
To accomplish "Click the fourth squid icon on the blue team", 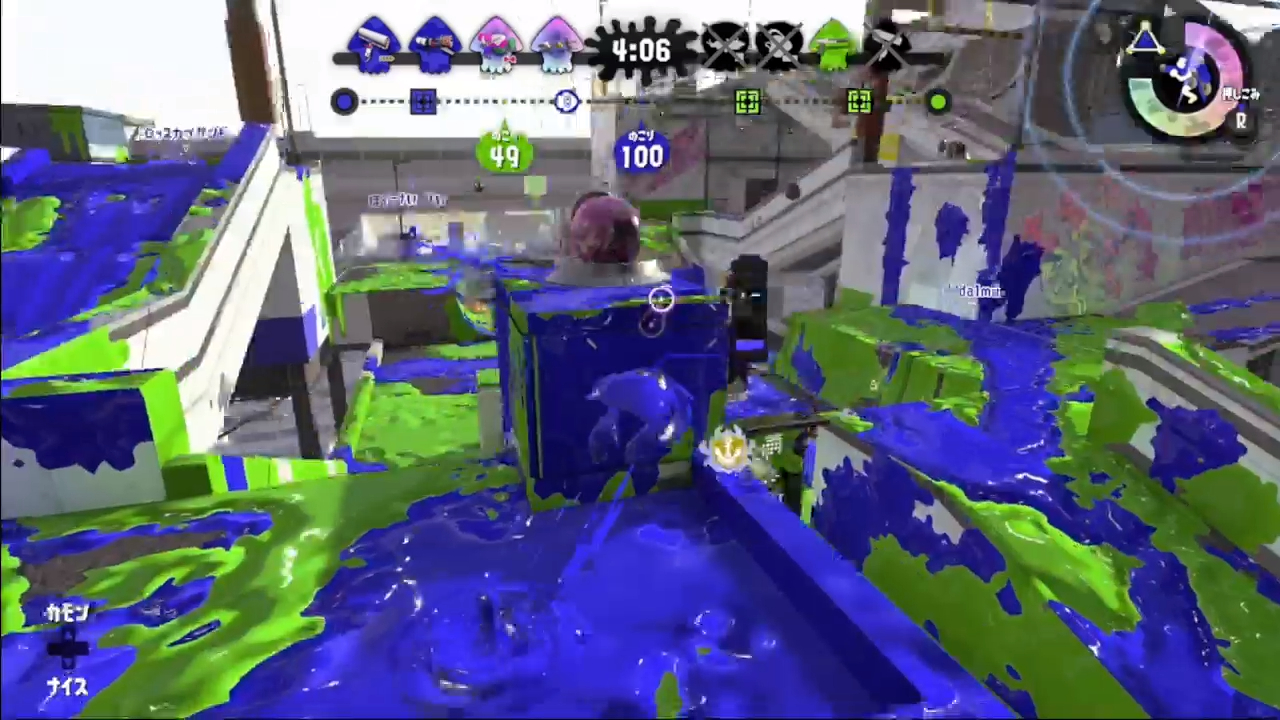I will pos(557,45).
